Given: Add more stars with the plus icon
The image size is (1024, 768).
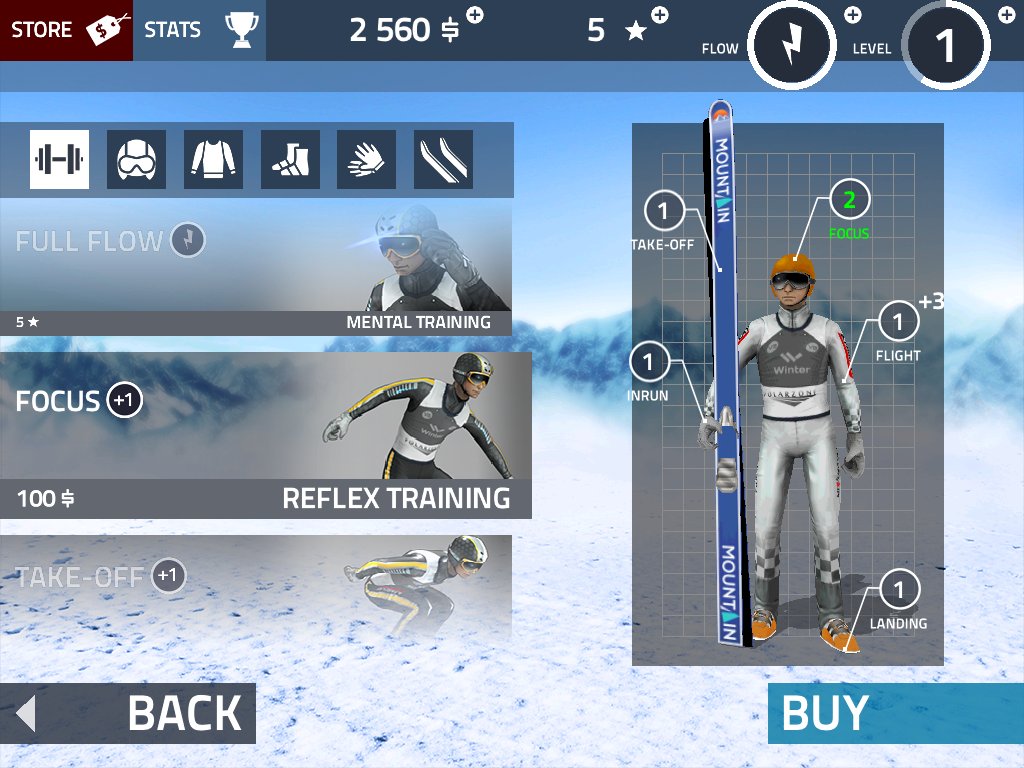Looking at the screenshot, I should tap(660, 15).
